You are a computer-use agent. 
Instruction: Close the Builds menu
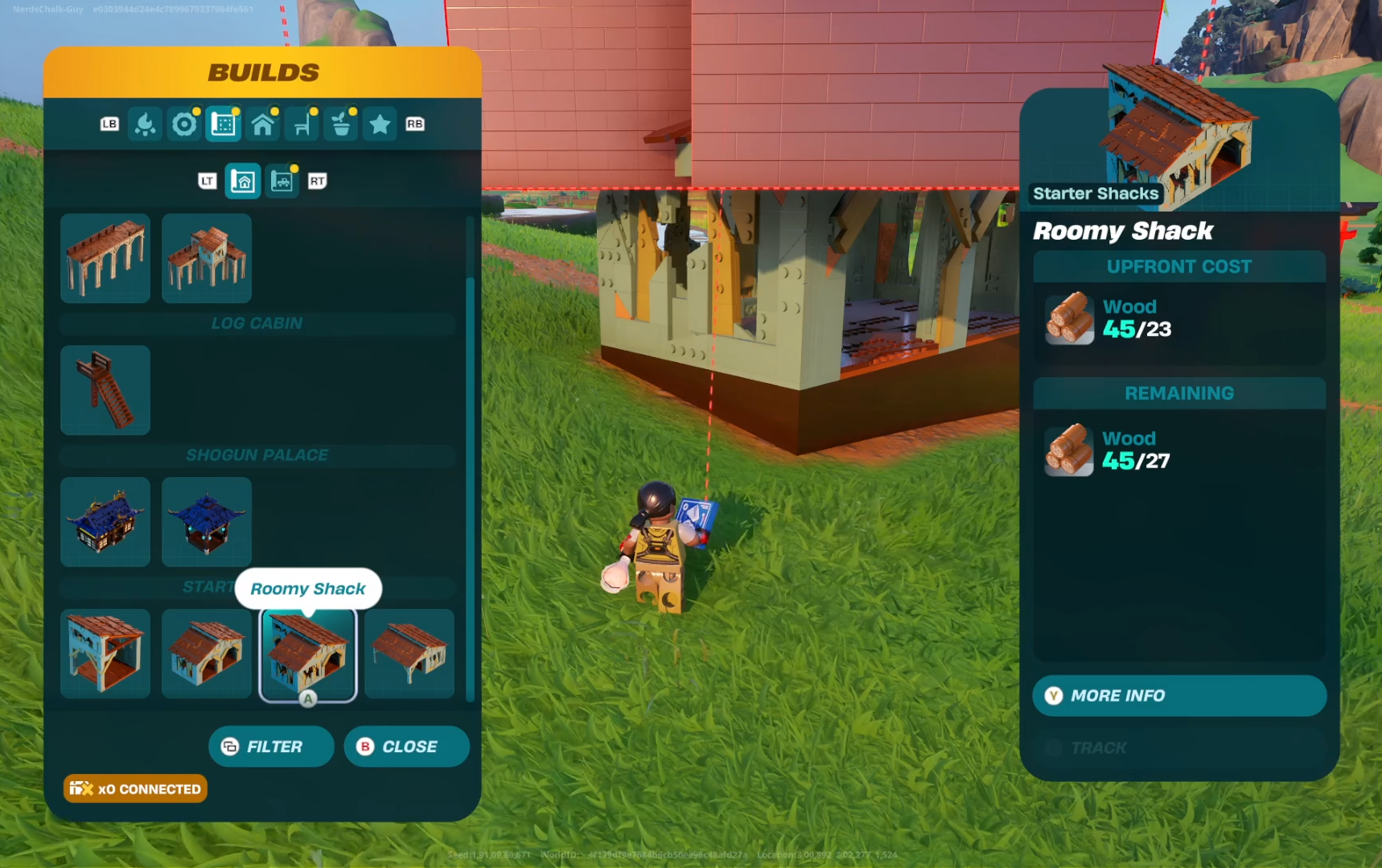(406, 747)
